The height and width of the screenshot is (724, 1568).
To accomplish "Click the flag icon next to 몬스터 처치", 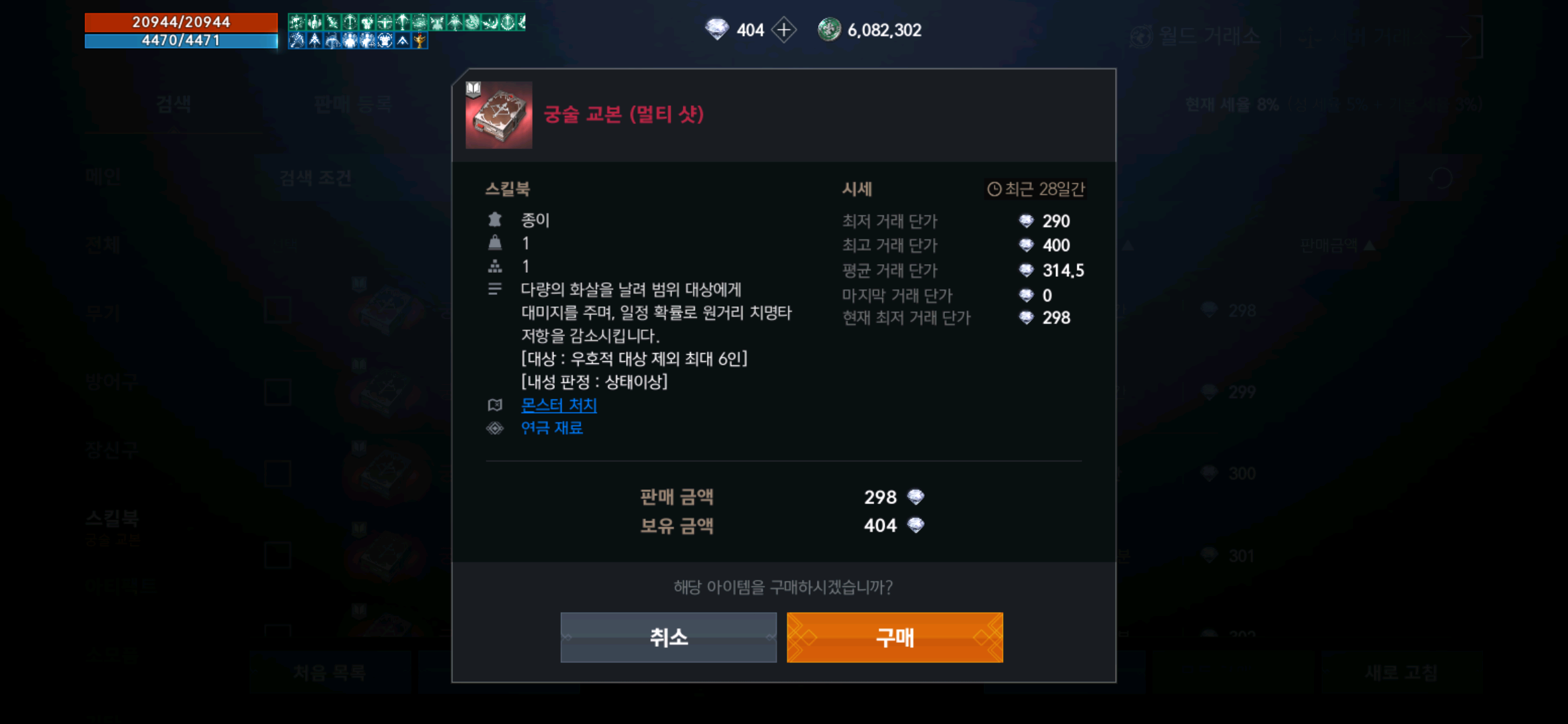I will coord(495,404).
